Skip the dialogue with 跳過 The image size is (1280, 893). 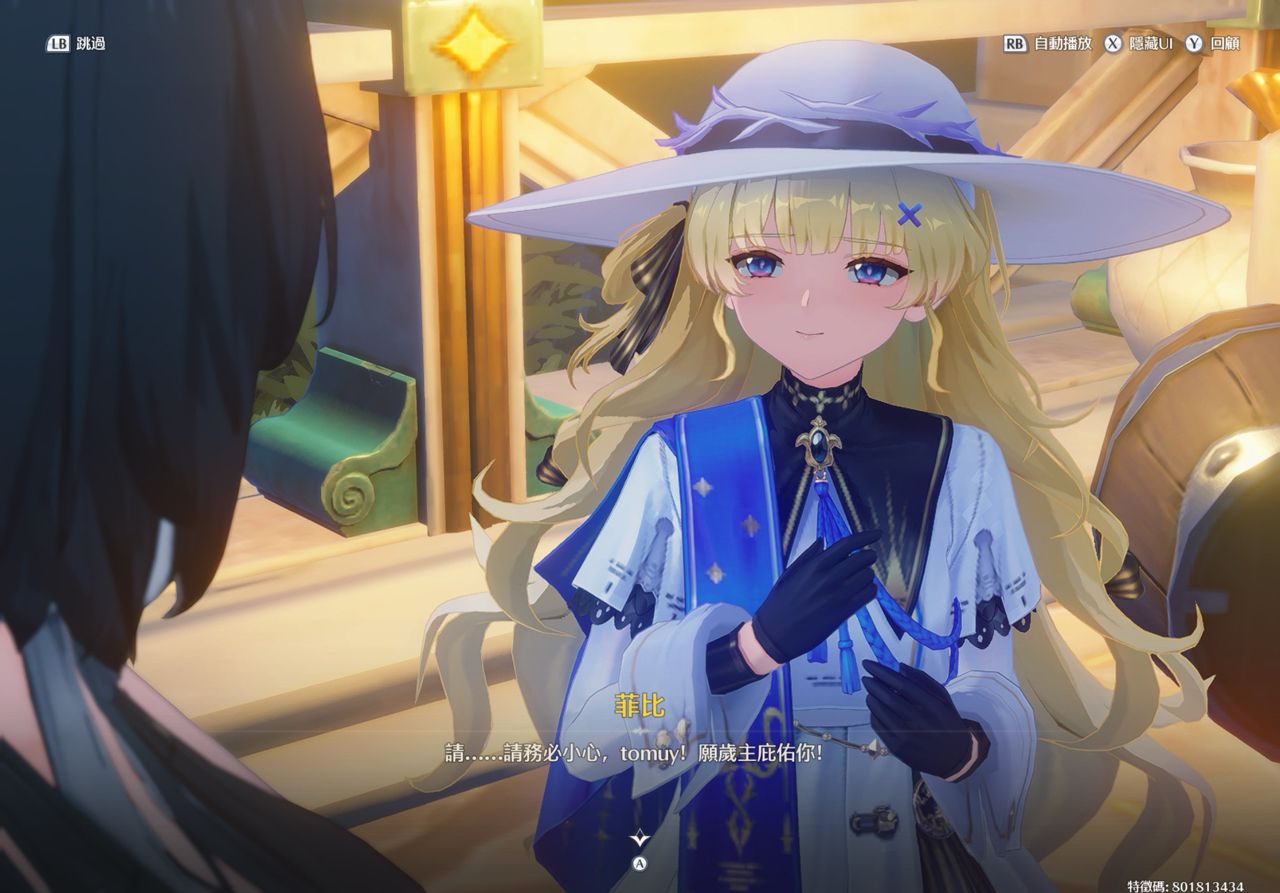coord(76,44)
